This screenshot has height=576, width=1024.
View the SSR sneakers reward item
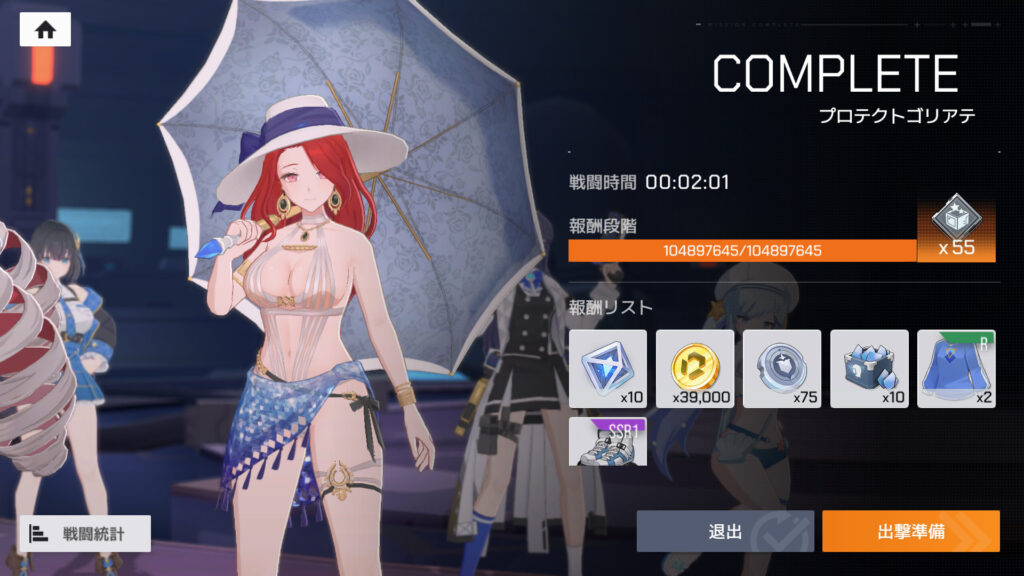click(x=608, y=442)
